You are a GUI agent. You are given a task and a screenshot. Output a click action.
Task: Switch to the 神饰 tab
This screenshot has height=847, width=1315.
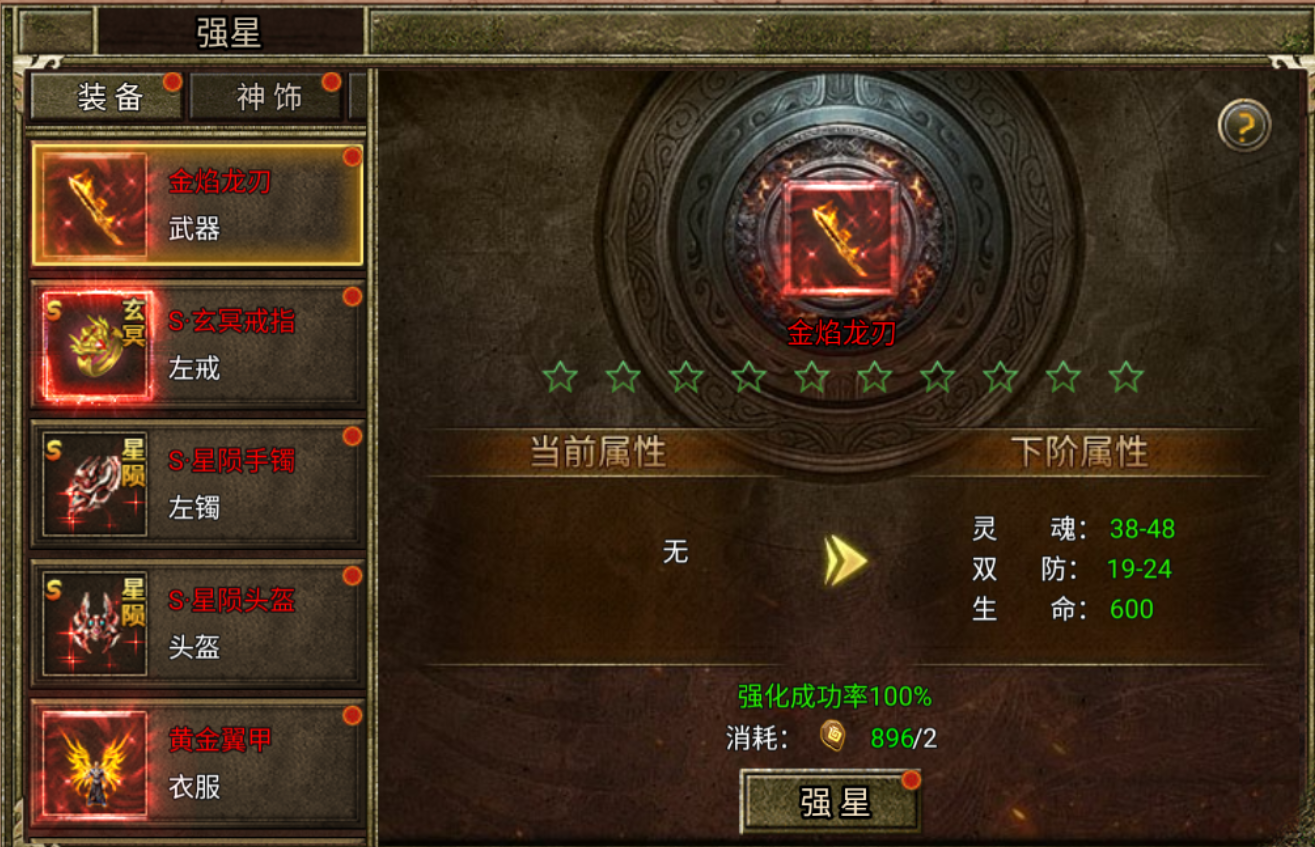click(267, 96)
